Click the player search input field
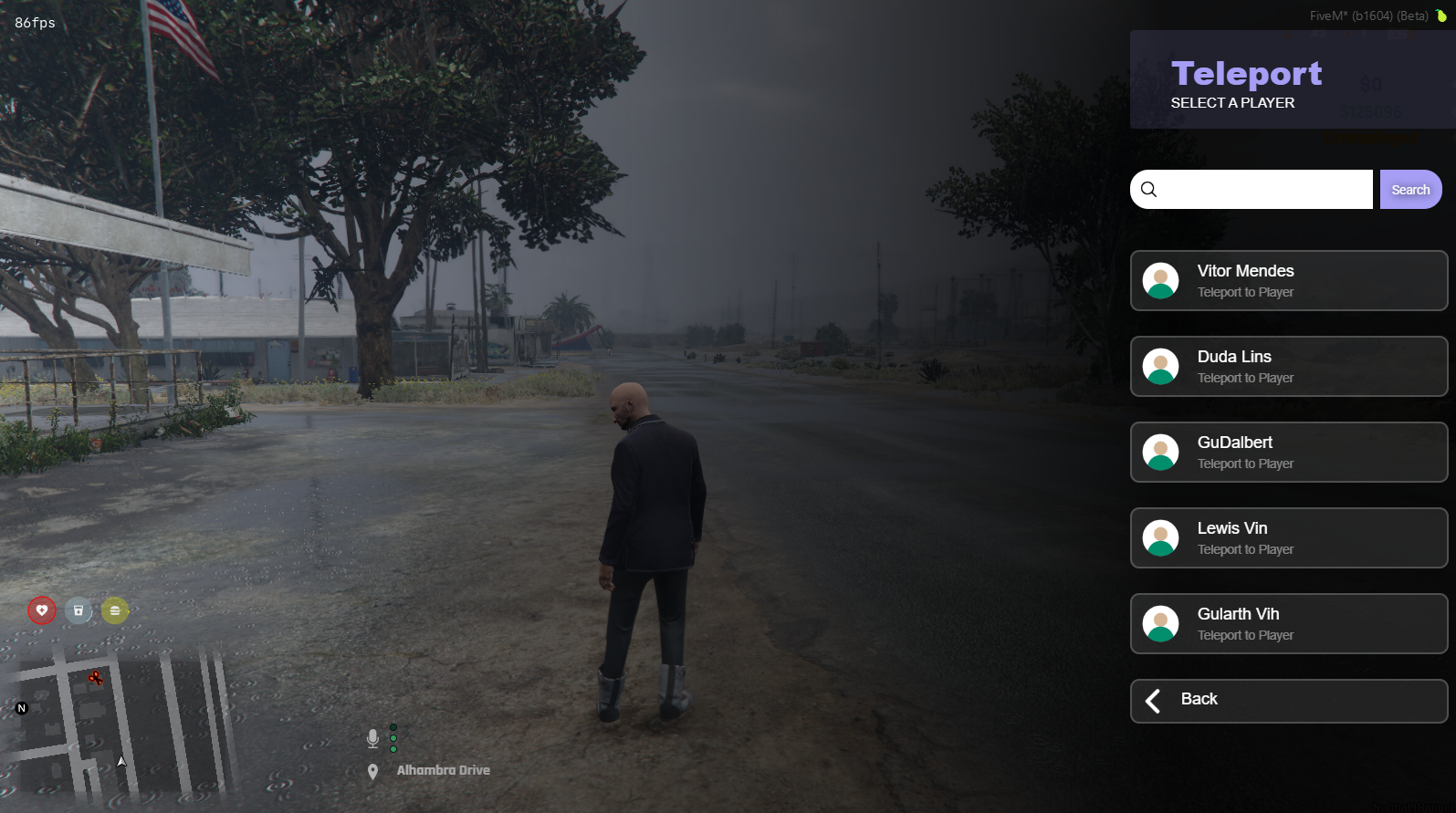Image resolution: width=1456 pixels, height=813 pixels. 1264,190
